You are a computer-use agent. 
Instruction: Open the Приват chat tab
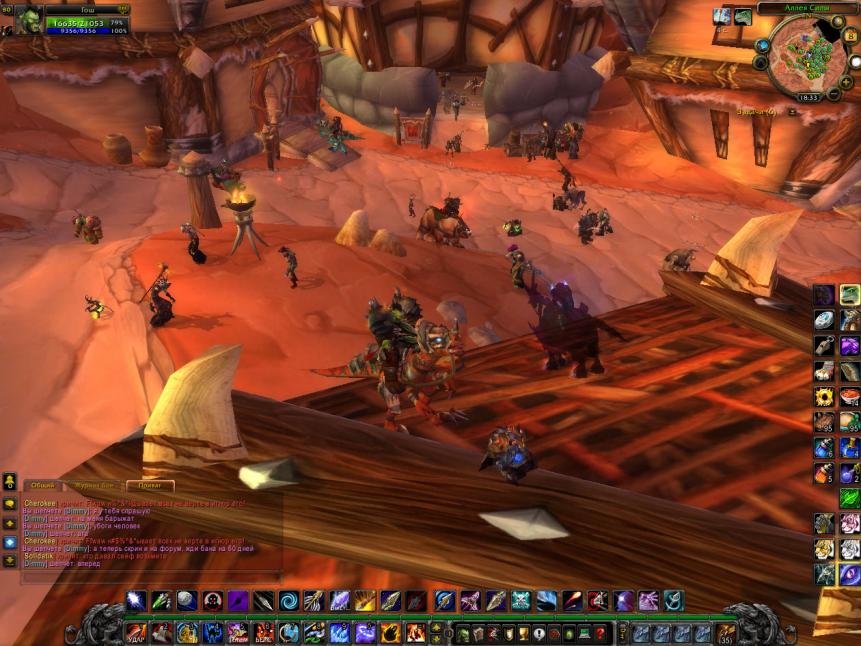[x=150, y=485]
